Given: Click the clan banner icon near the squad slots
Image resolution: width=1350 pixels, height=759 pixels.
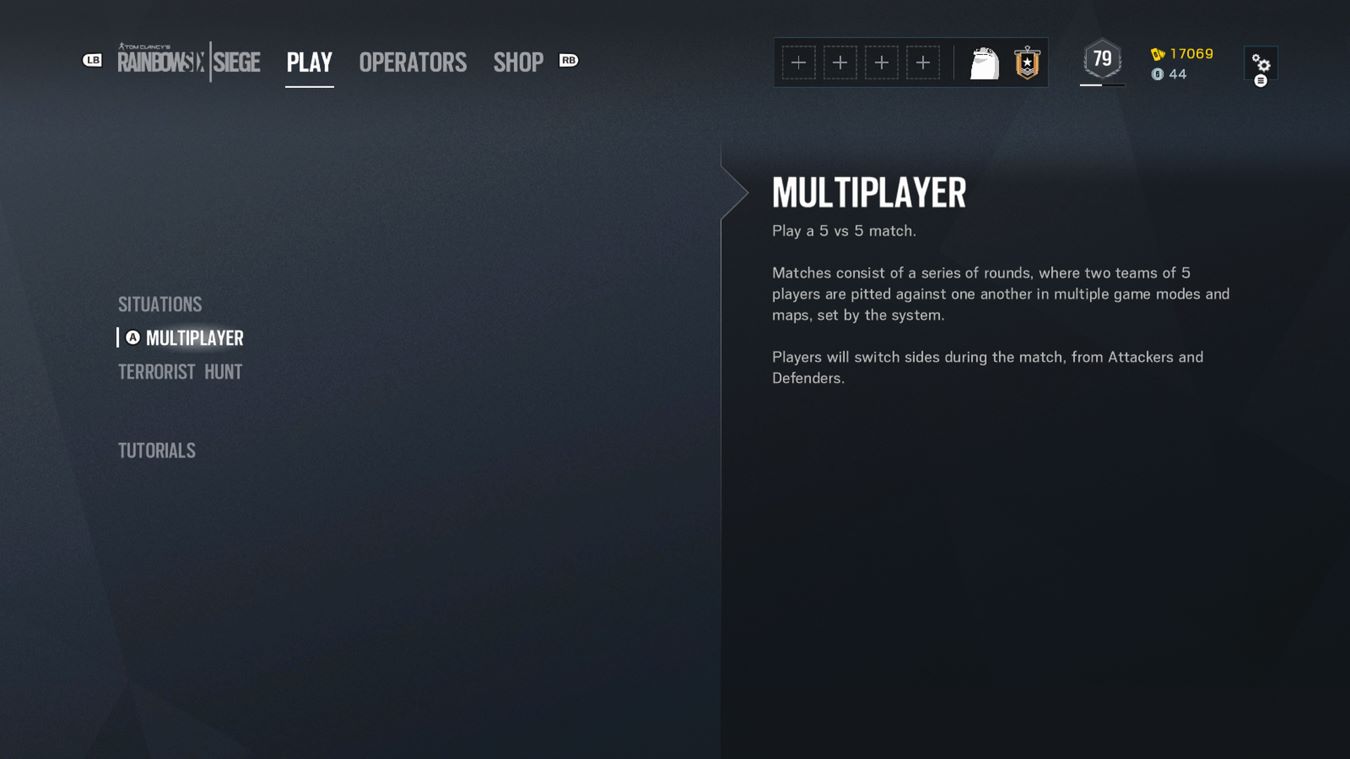Looking at the screenshot, I should tap(1026, 61).
